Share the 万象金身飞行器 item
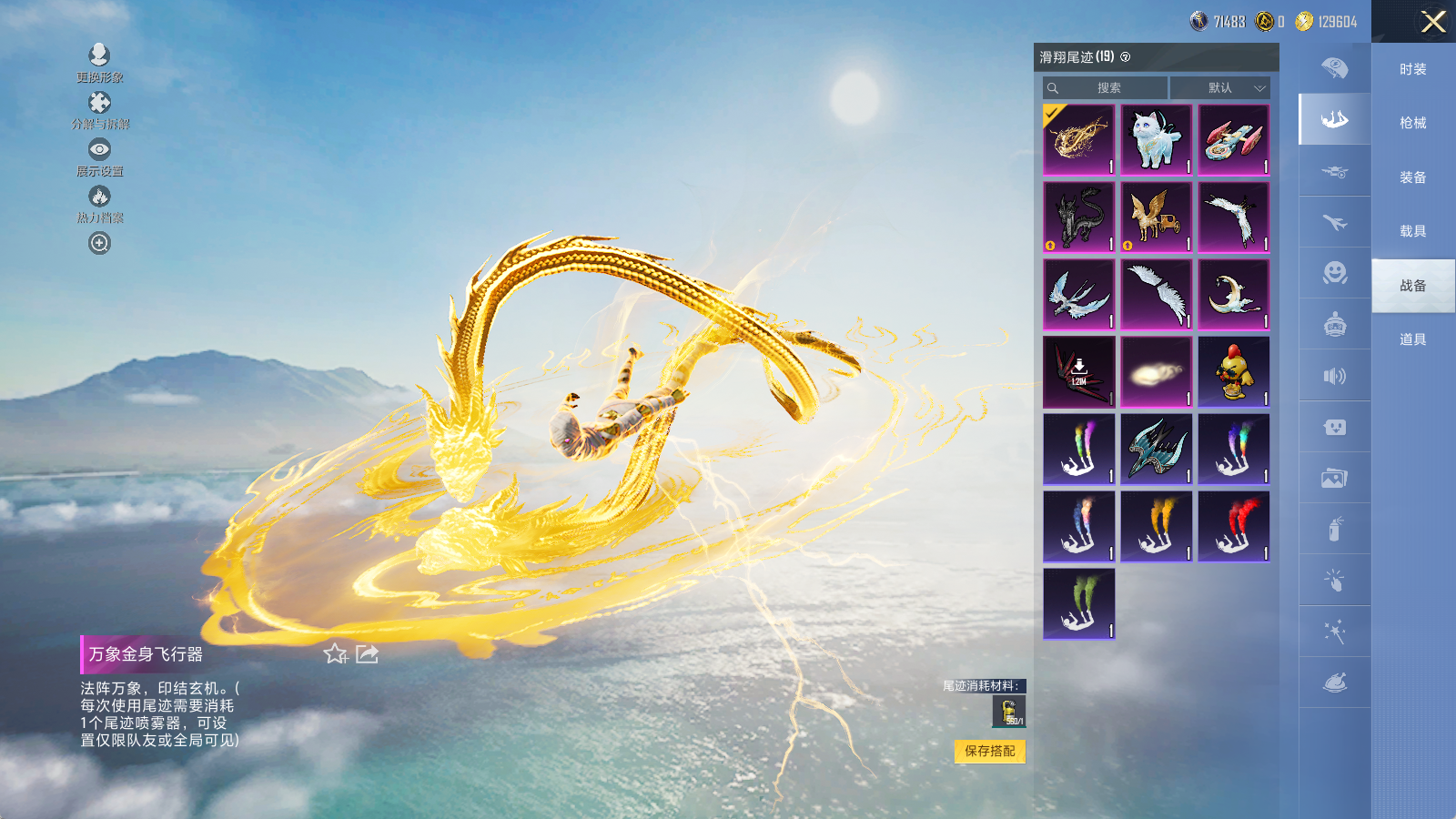Screen dimensions: 1456x819 pos(367,653)
